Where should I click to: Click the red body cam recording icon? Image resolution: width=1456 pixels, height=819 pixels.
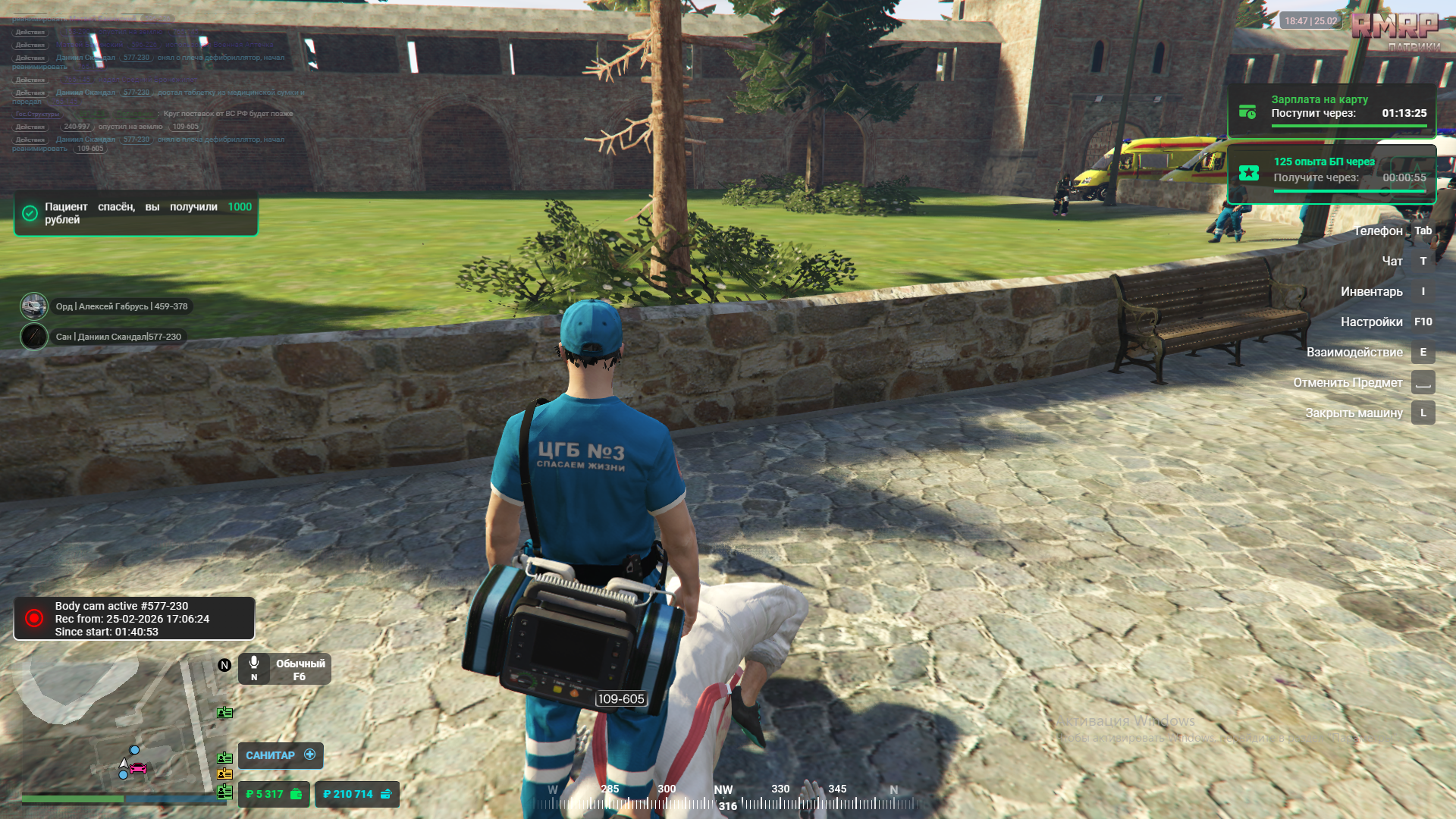34,618
